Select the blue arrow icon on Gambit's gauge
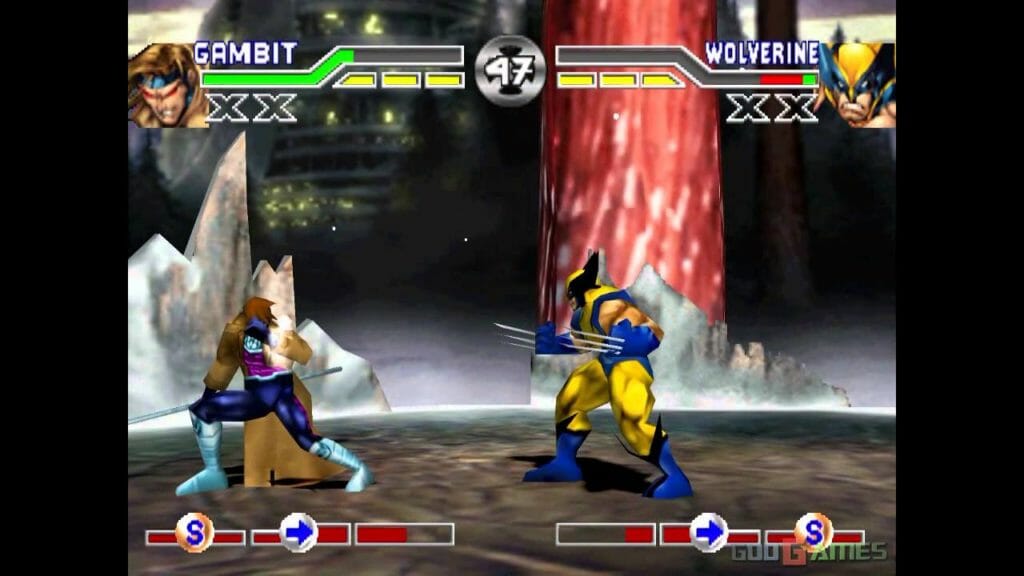 click(x=298, y=532)
